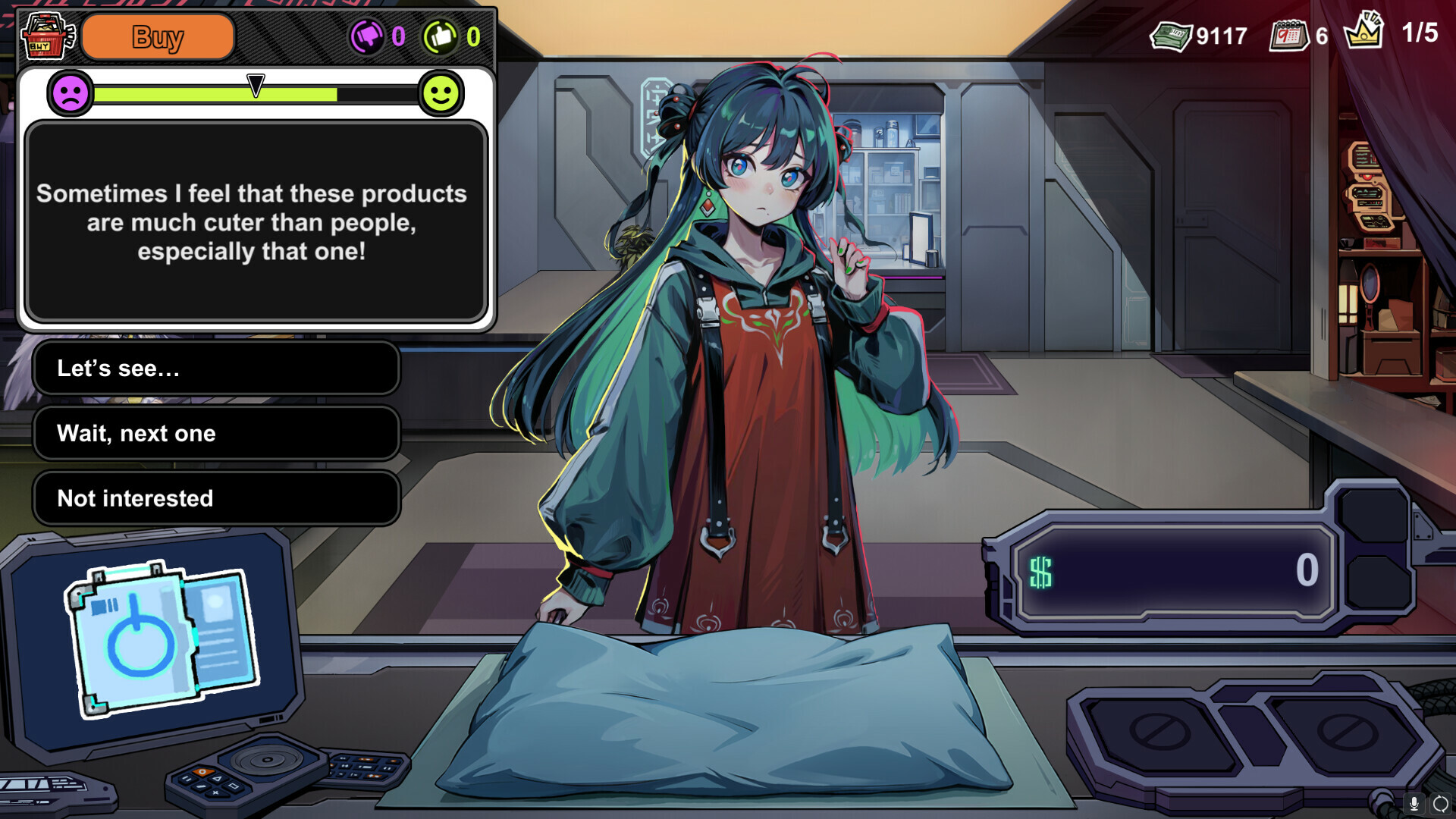
Task: Click the shopping cart icon
Action: (x=45, y=33)
